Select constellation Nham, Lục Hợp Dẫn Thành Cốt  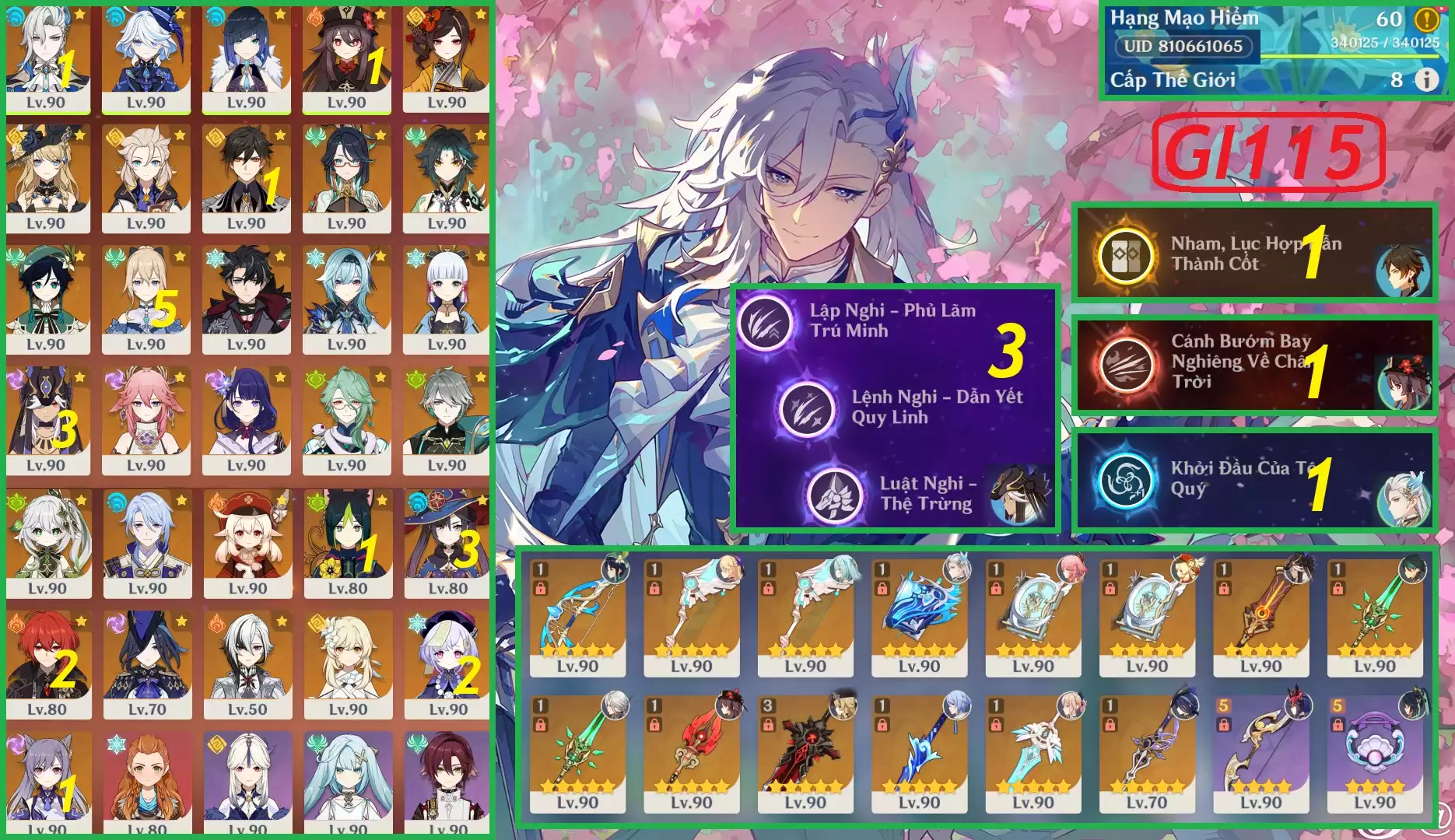pos(1125,254)
